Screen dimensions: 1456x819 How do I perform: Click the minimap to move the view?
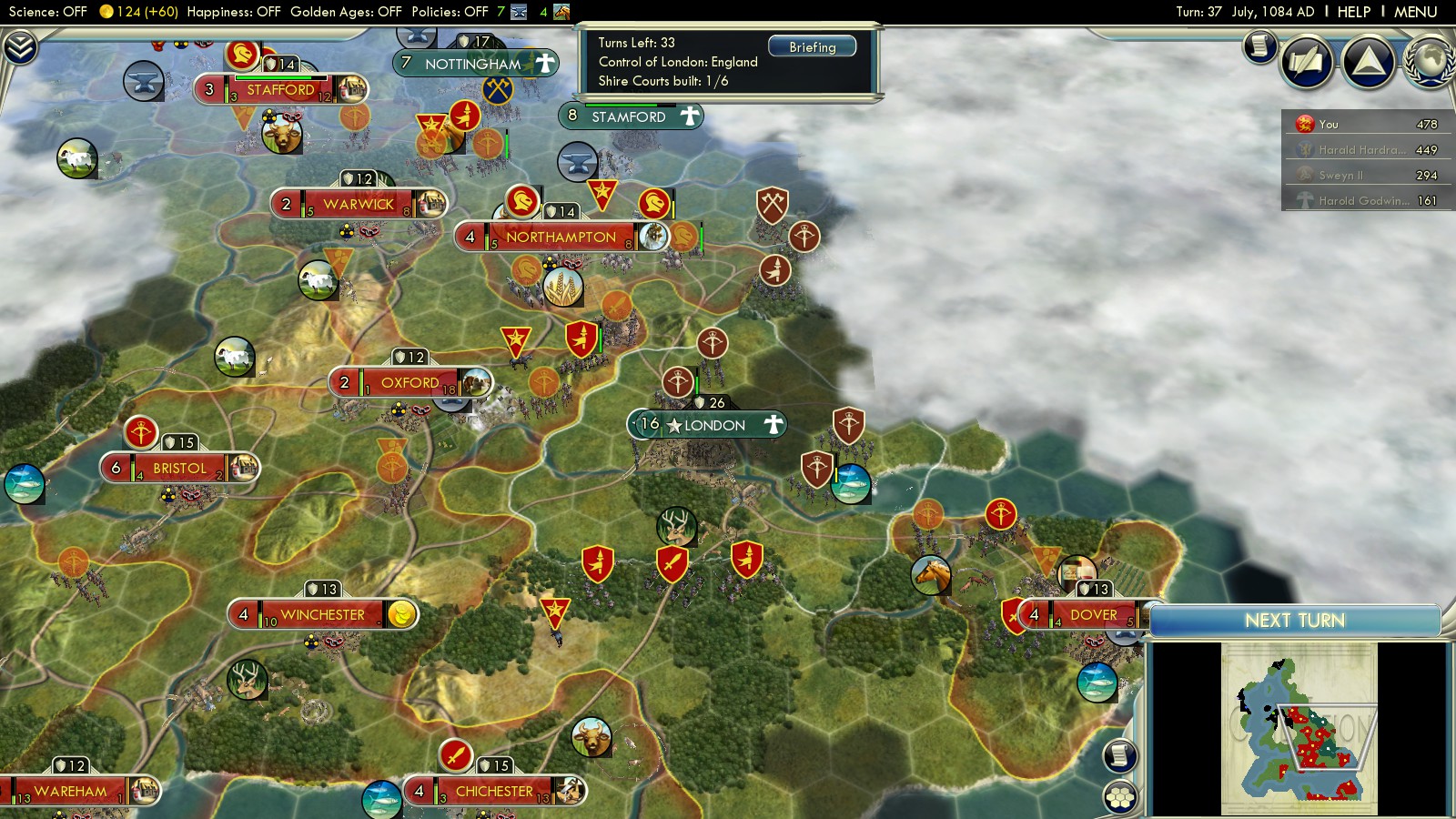coord(1299,728)
